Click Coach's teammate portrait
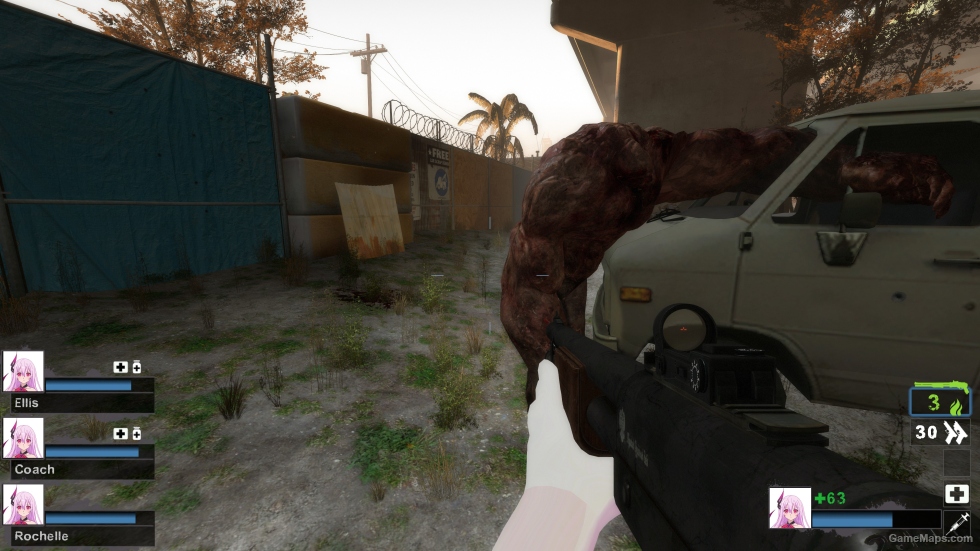This screenshot has height=551, width=980. point(23,438)
